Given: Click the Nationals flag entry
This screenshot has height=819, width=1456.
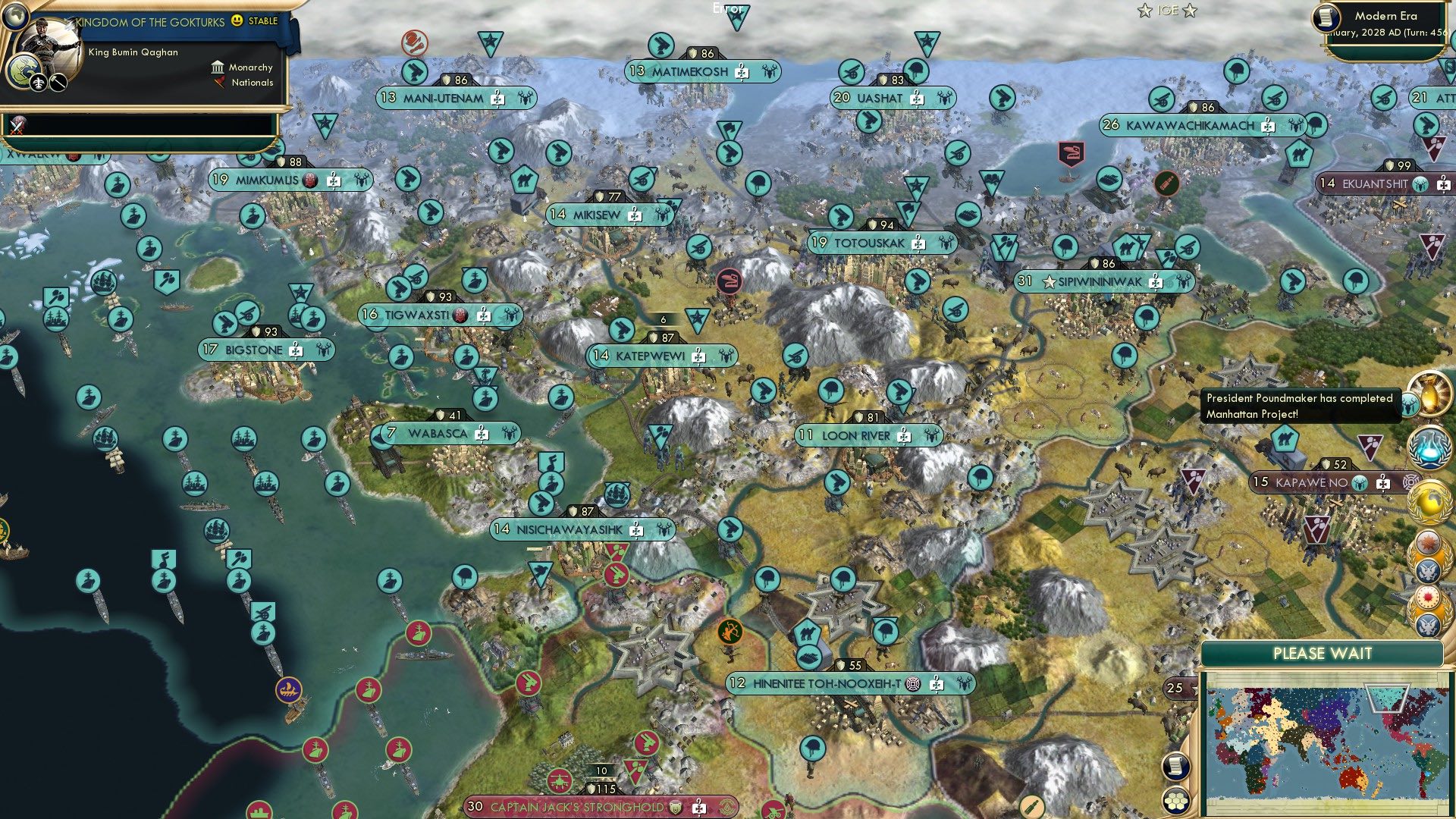Looking at the screenshot, I should [x=244, y=83].
